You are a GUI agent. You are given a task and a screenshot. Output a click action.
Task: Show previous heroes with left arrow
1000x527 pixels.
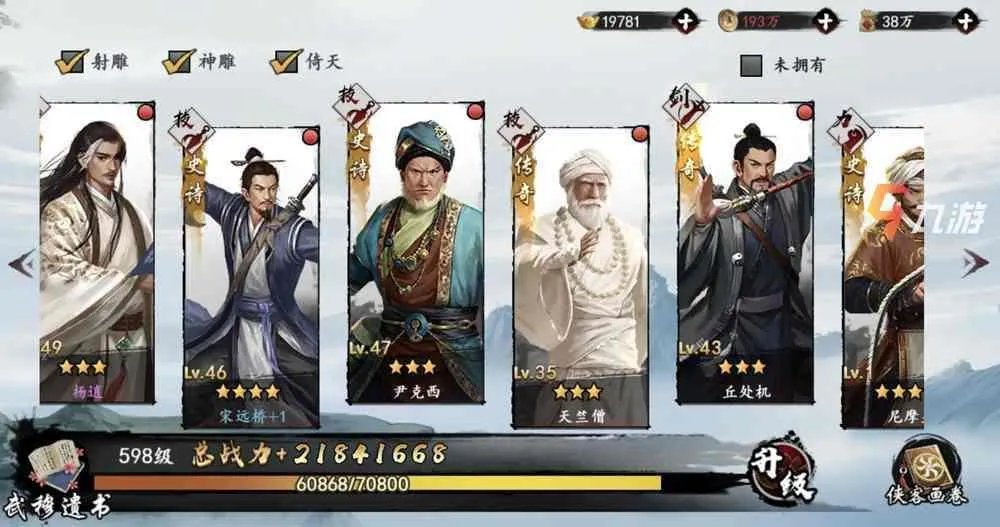pyautogui.click(x=22, y=264)
